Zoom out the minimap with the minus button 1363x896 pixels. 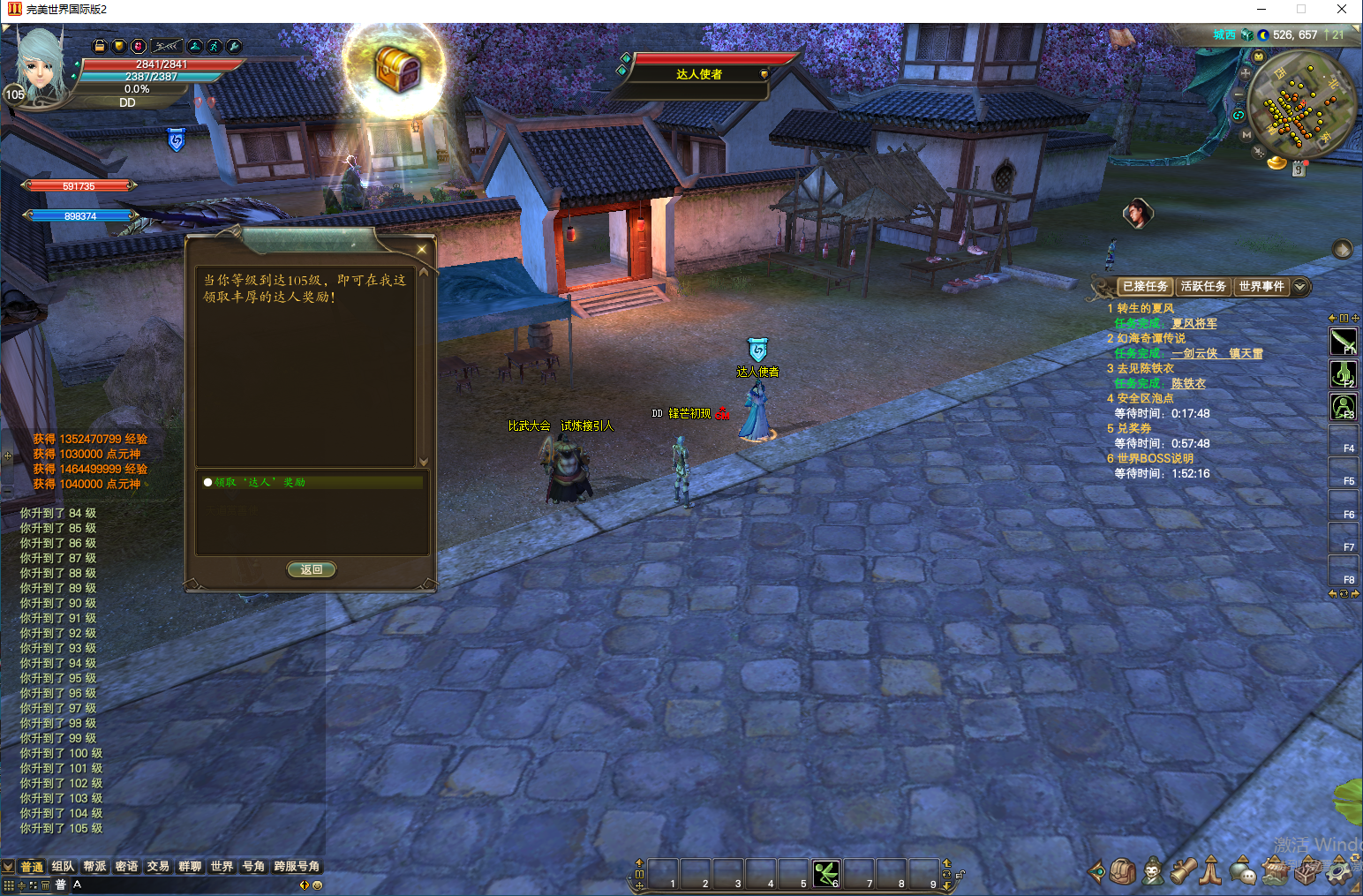pyautogui.click(x=1239, y=94)
